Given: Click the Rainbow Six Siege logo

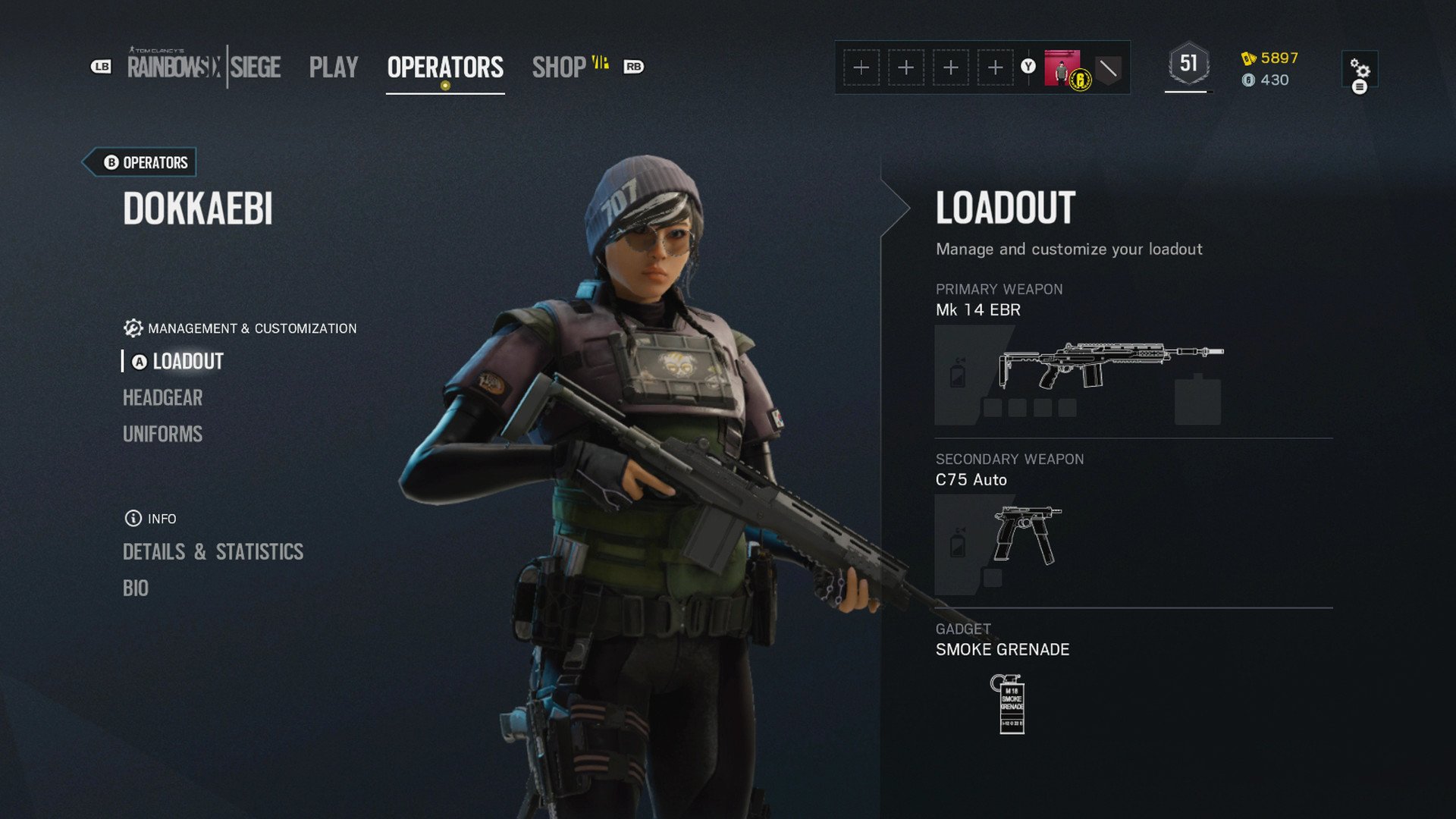Looking at the screenshot, I should click(x=204, y=67).
